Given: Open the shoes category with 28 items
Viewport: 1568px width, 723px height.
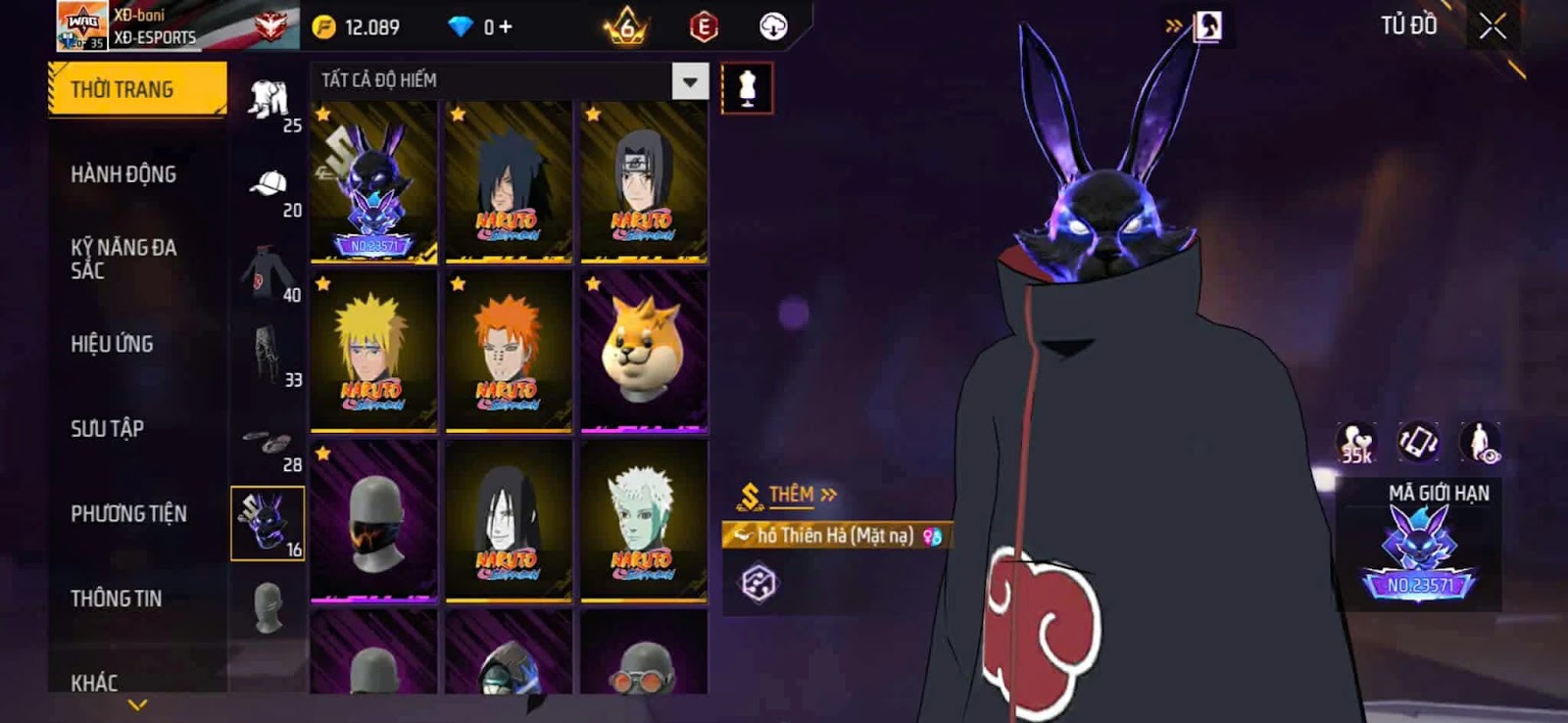Looking at the screenshot, I should (x=269, y=446).
